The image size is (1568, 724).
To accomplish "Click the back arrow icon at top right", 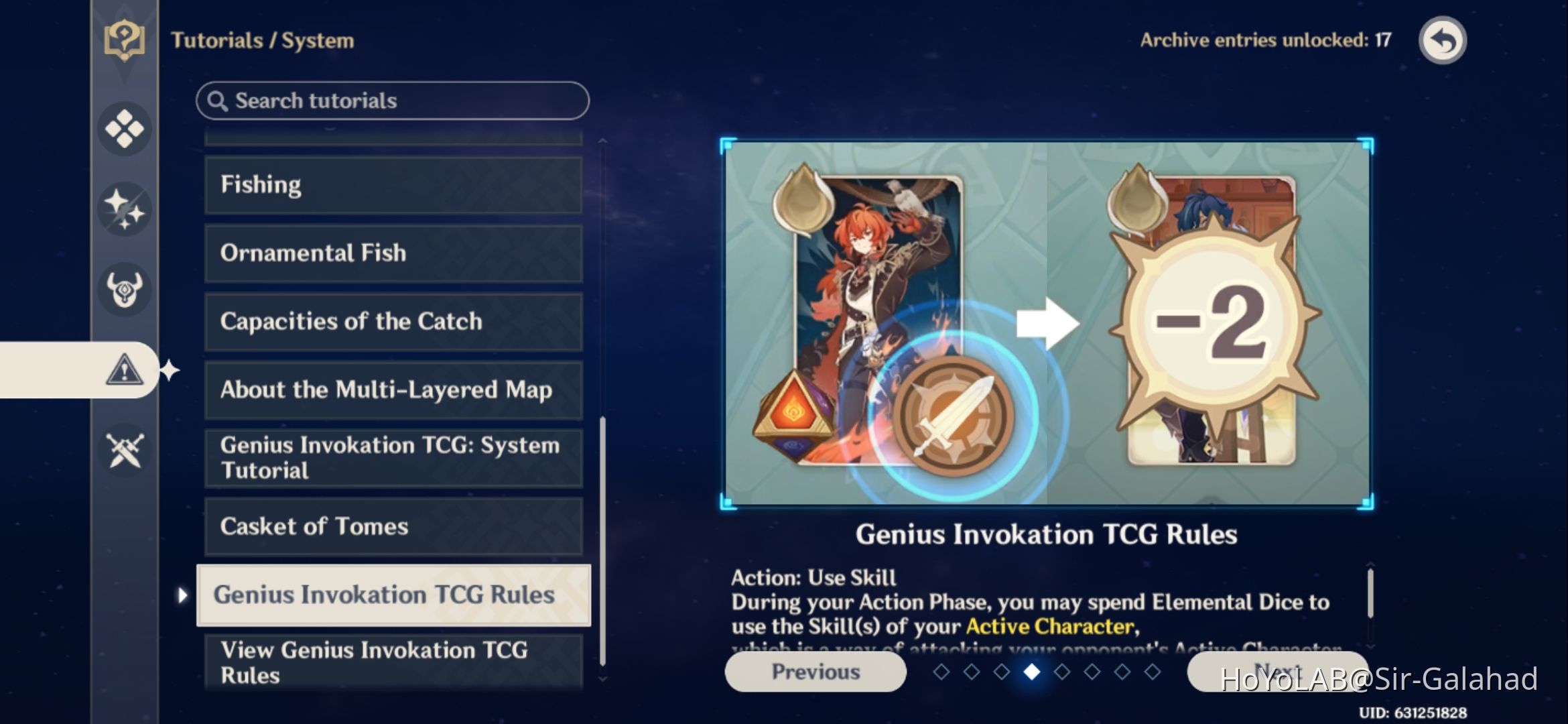I will pos(1442,40).
